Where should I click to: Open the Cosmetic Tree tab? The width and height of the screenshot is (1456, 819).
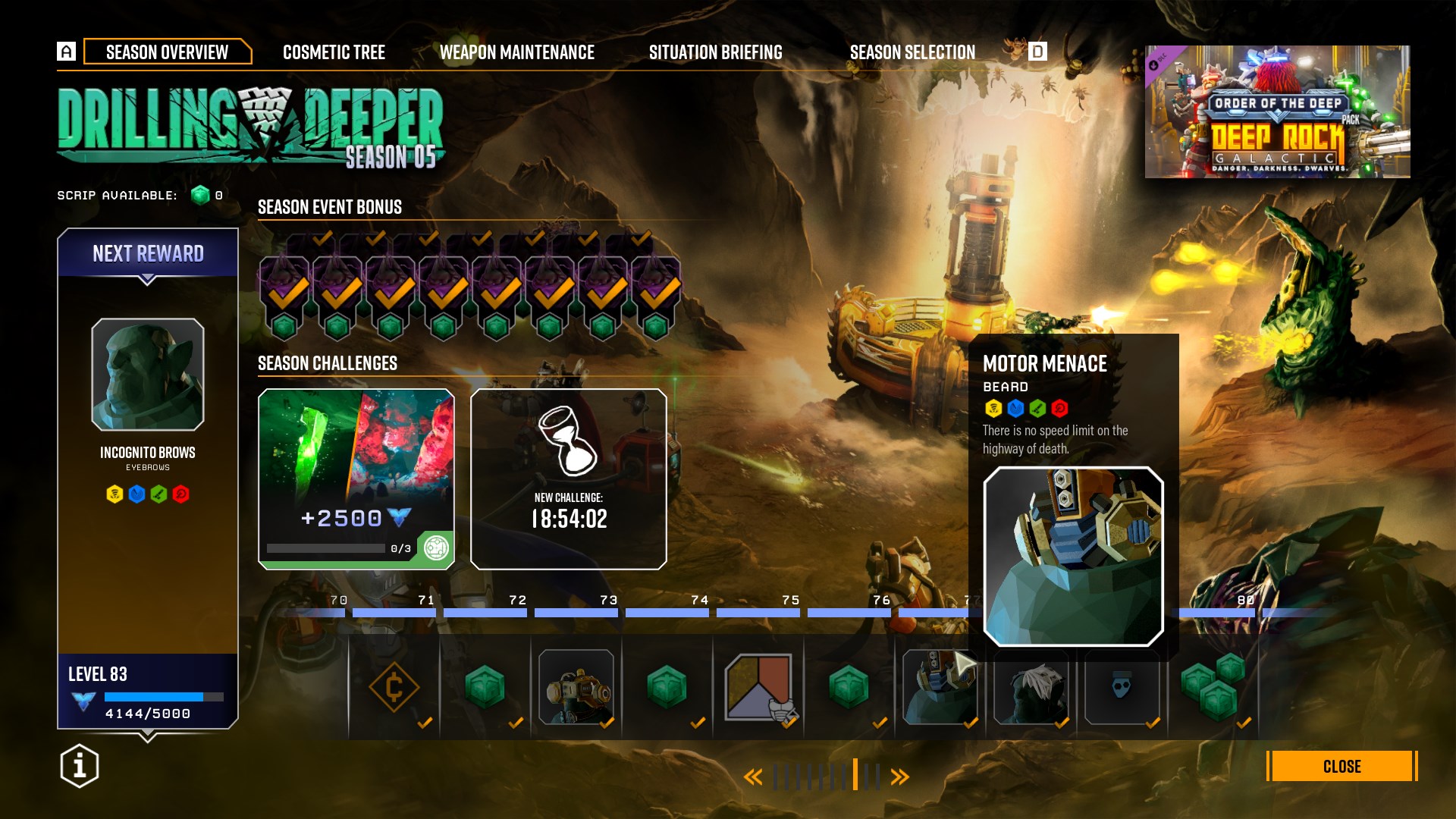click(x=334, y=52)
